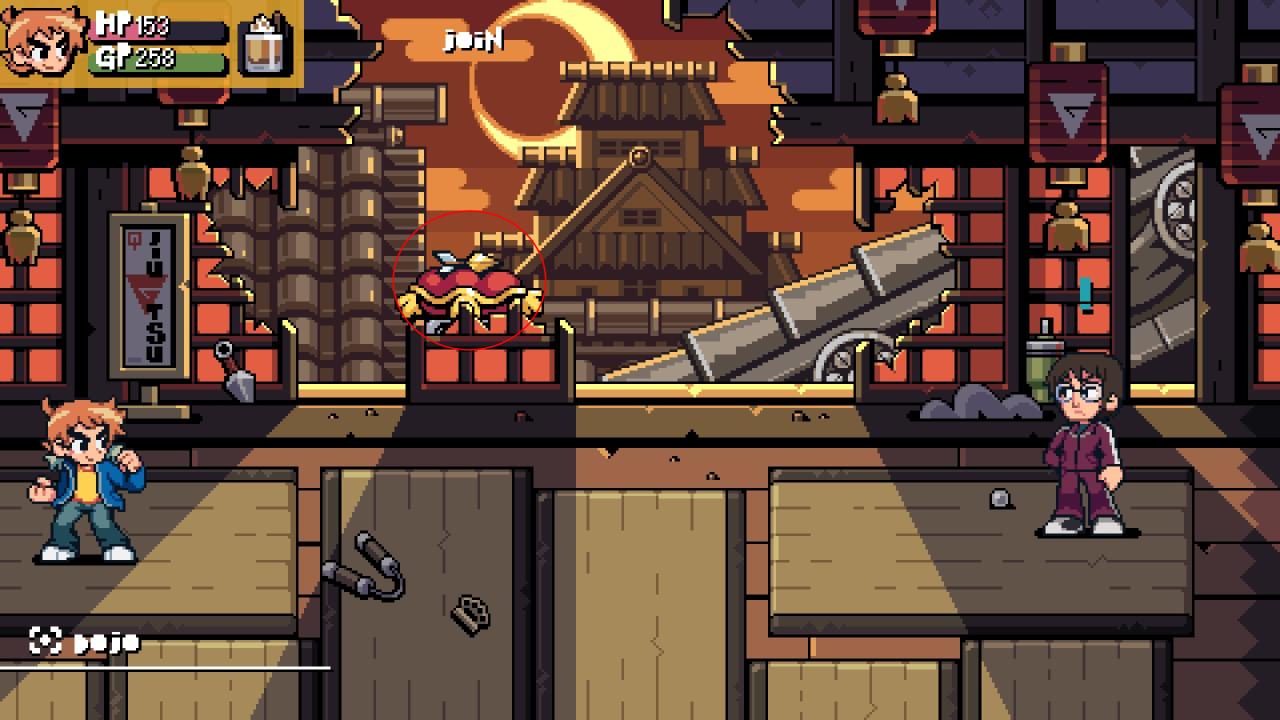
Task: Select the player two join prompt
Action: click(x=473, y=41)
